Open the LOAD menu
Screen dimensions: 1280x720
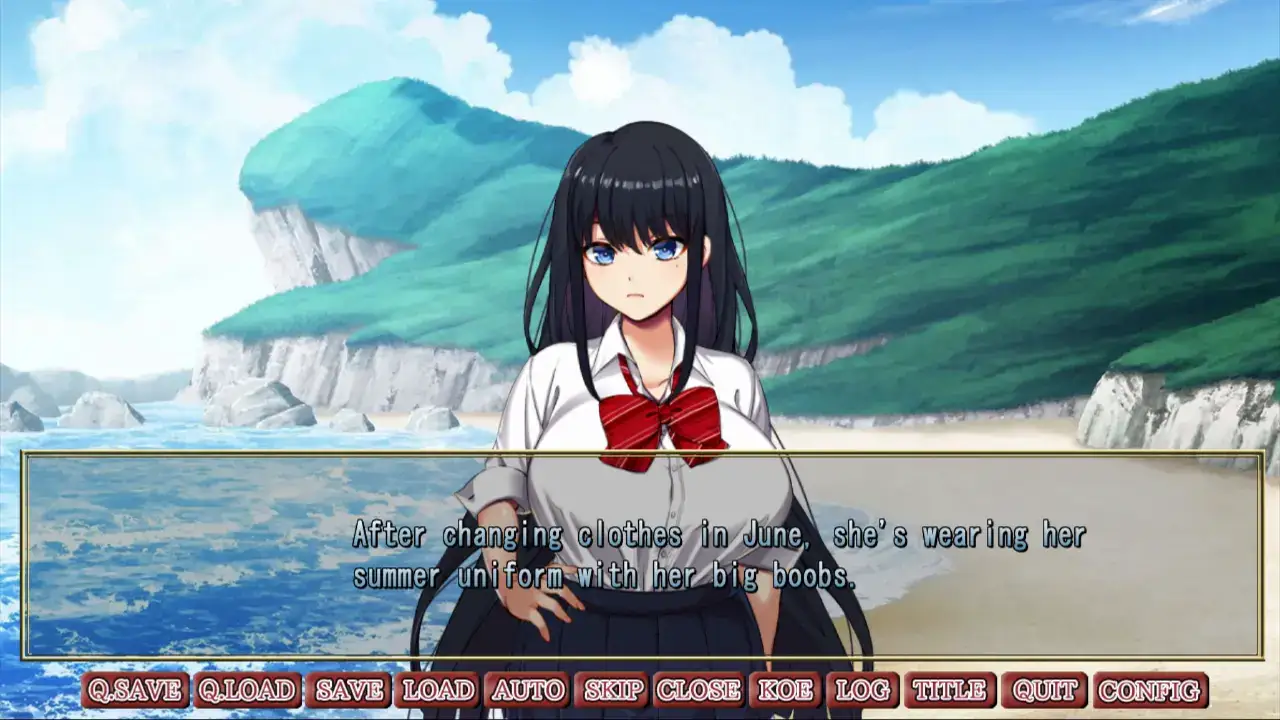tap(438, 690)
